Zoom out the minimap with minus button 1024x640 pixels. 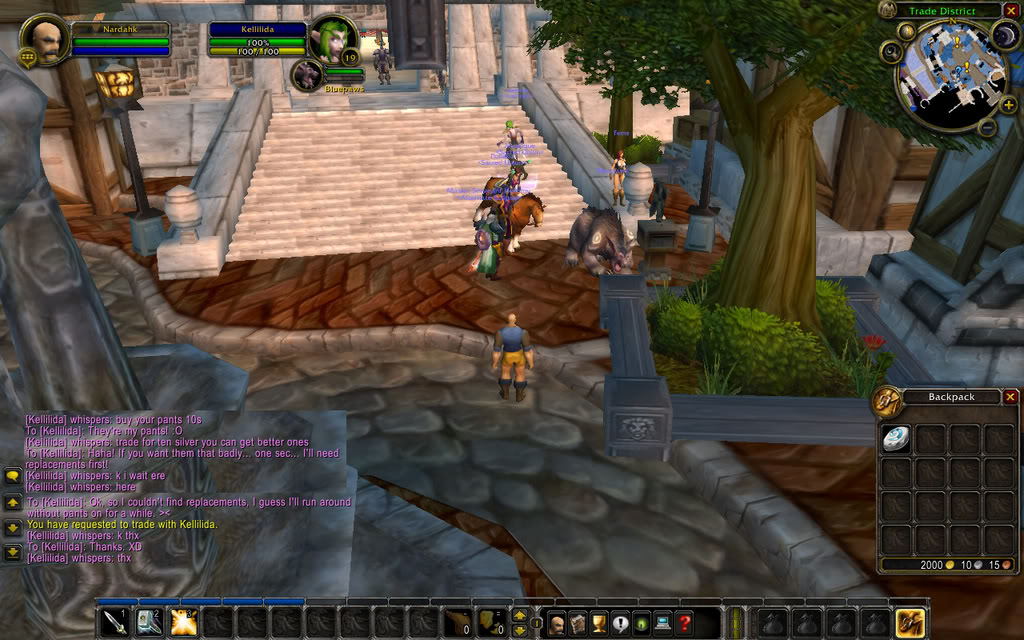tap(986, 127)
